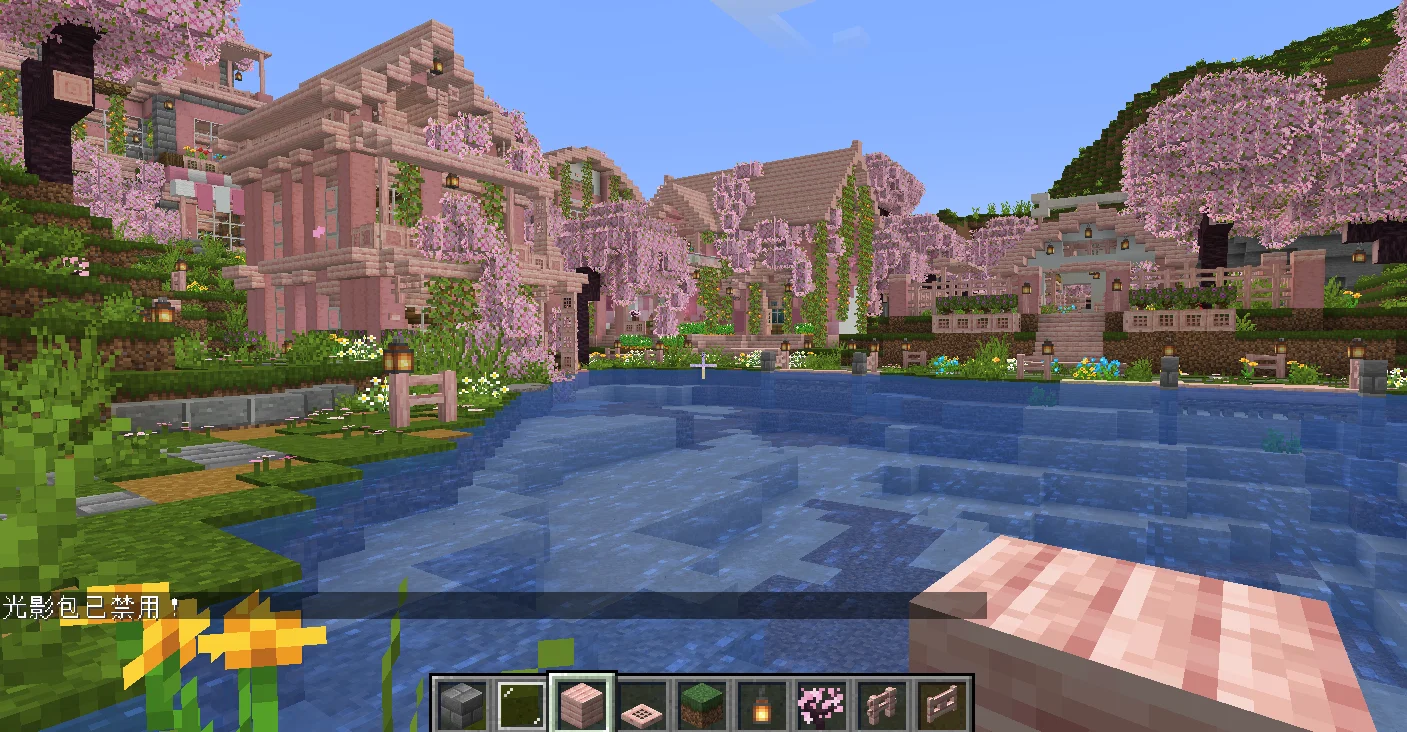This screenshot has height=732, width=1407.
Task: Select the cherry planks hotbar slot
Action: (583, 705)
